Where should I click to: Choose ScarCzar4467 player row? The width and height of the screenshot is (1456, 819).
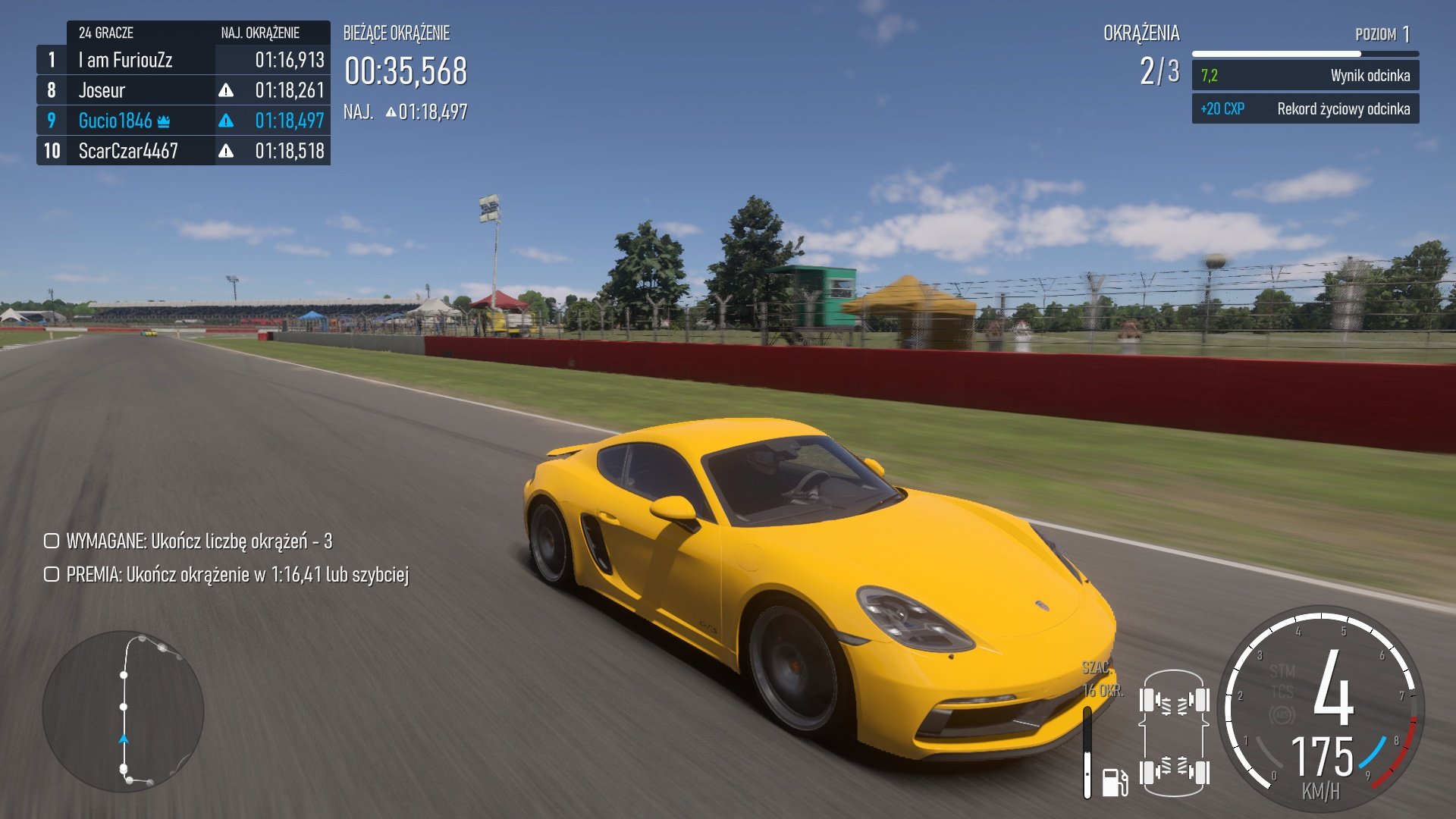coord(184,151)
